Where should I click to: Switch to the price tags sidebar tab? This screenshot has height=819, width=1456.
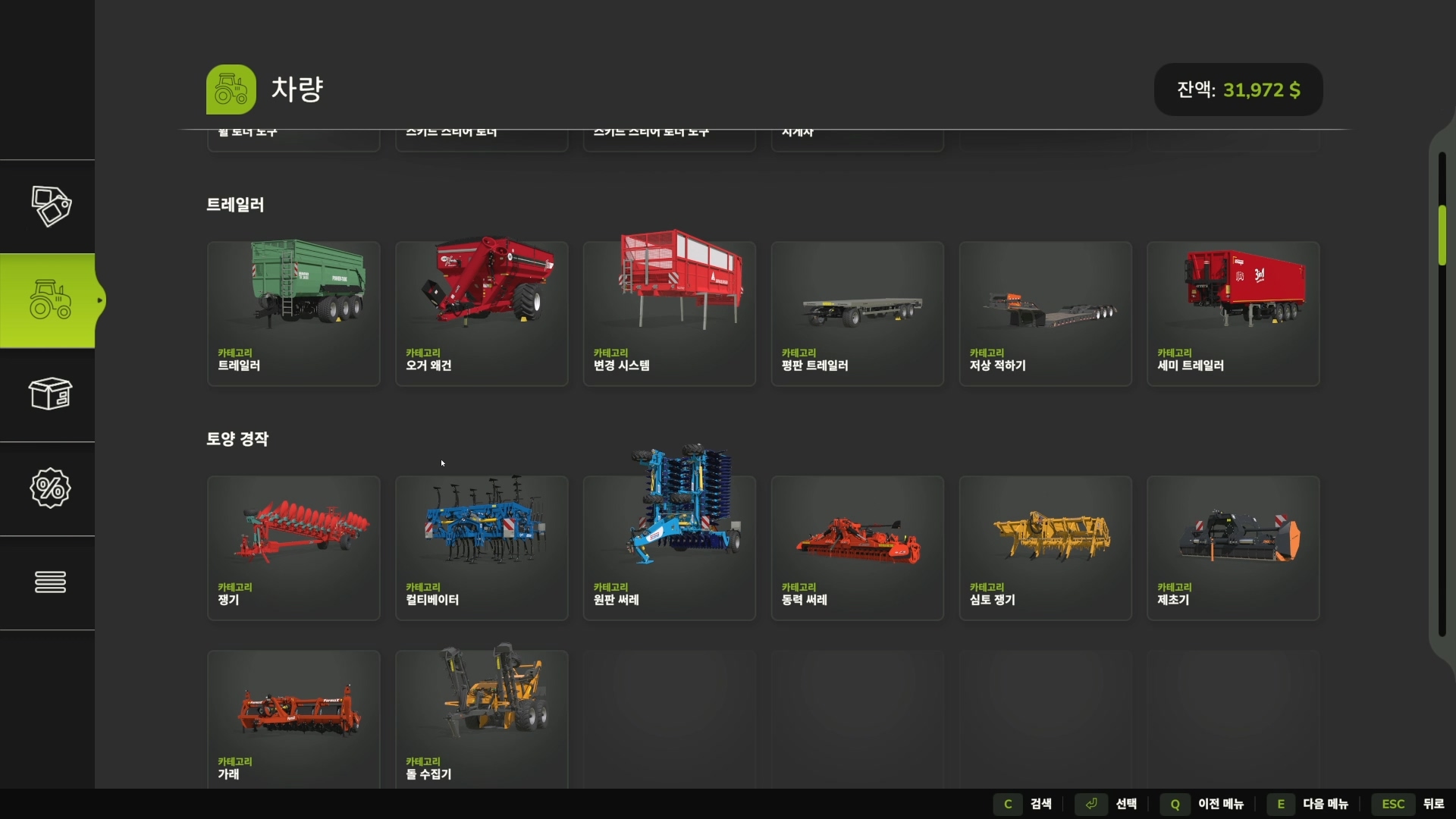click(50, 206)
